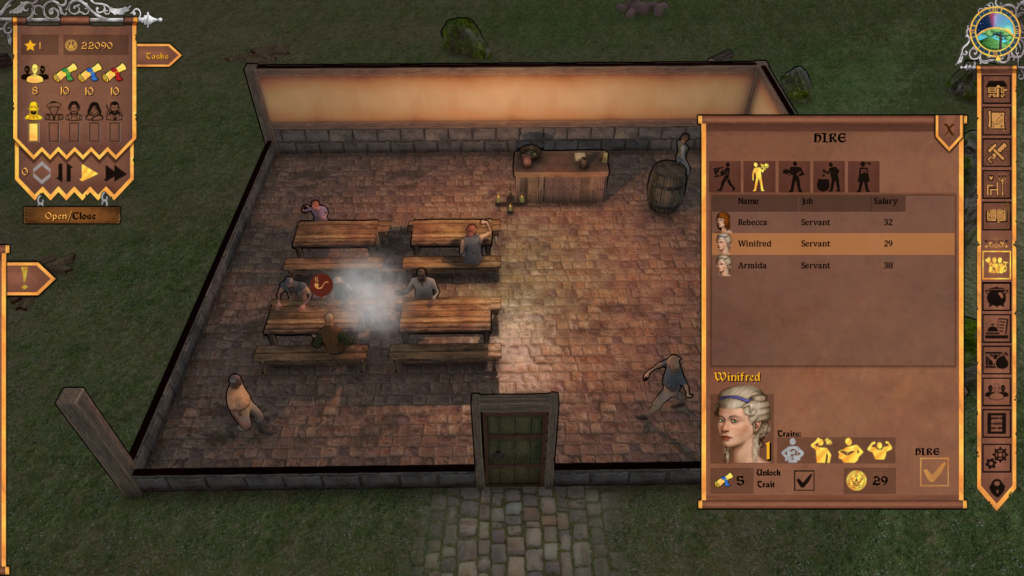1024x576 pixels.
Task: Open the Tasks flag
Action: point(158,56)
